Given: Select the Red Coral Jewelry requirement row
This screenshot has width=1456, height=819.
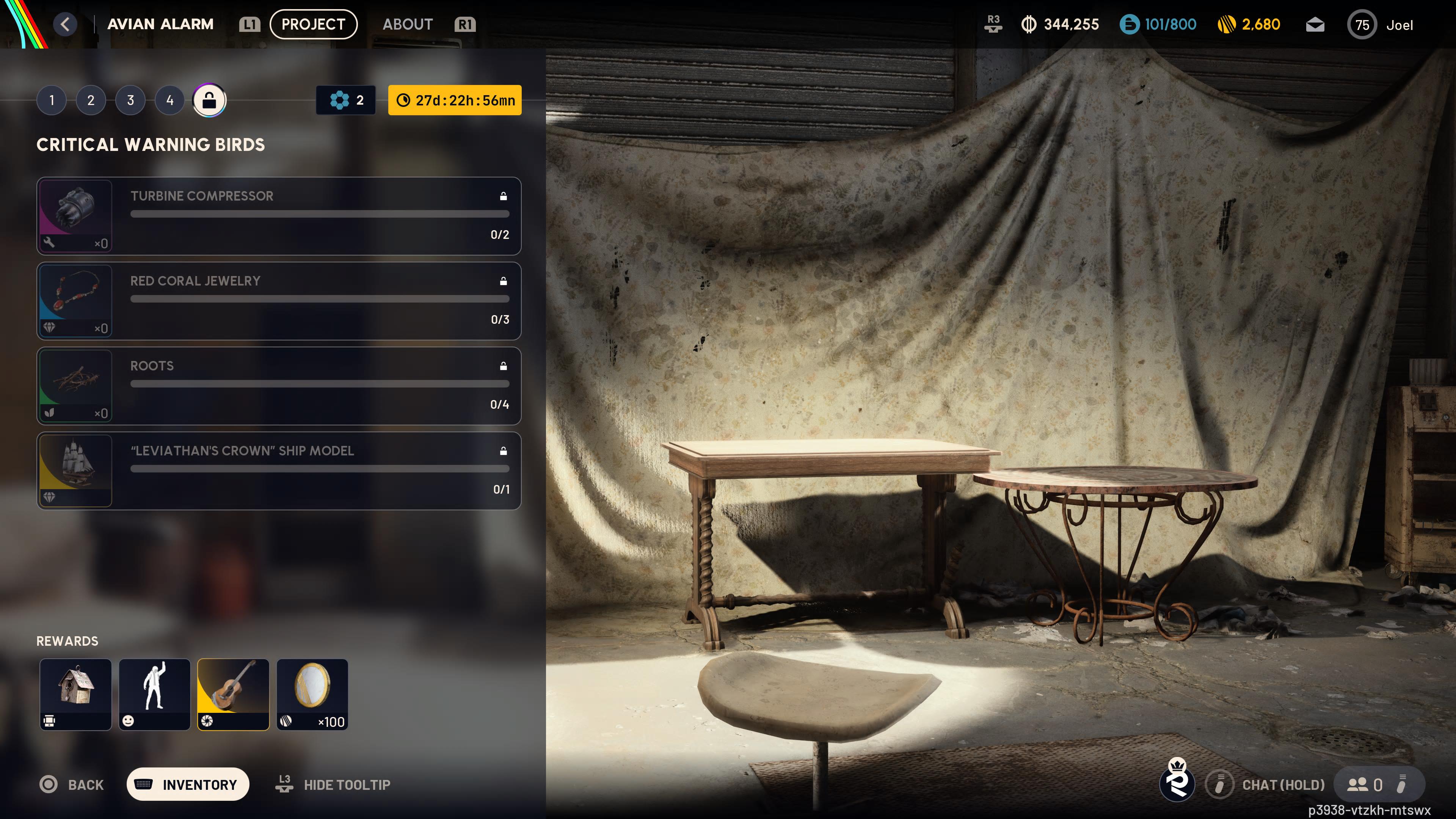Looking at the screenshot, I should (279, 301).
